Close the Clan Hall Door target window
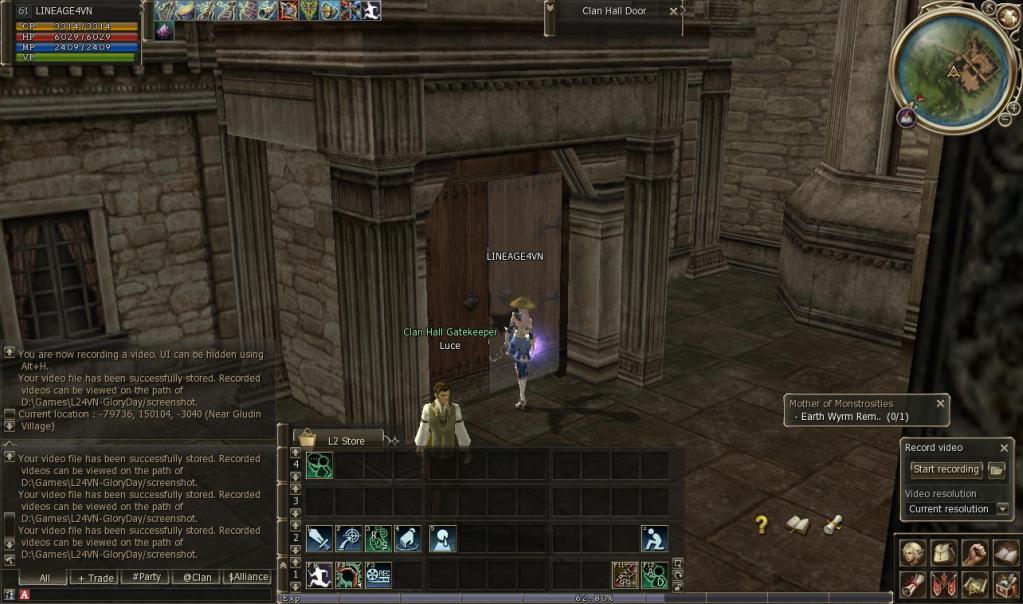Viewport: 1023px width, 604px height. [674, 11]
